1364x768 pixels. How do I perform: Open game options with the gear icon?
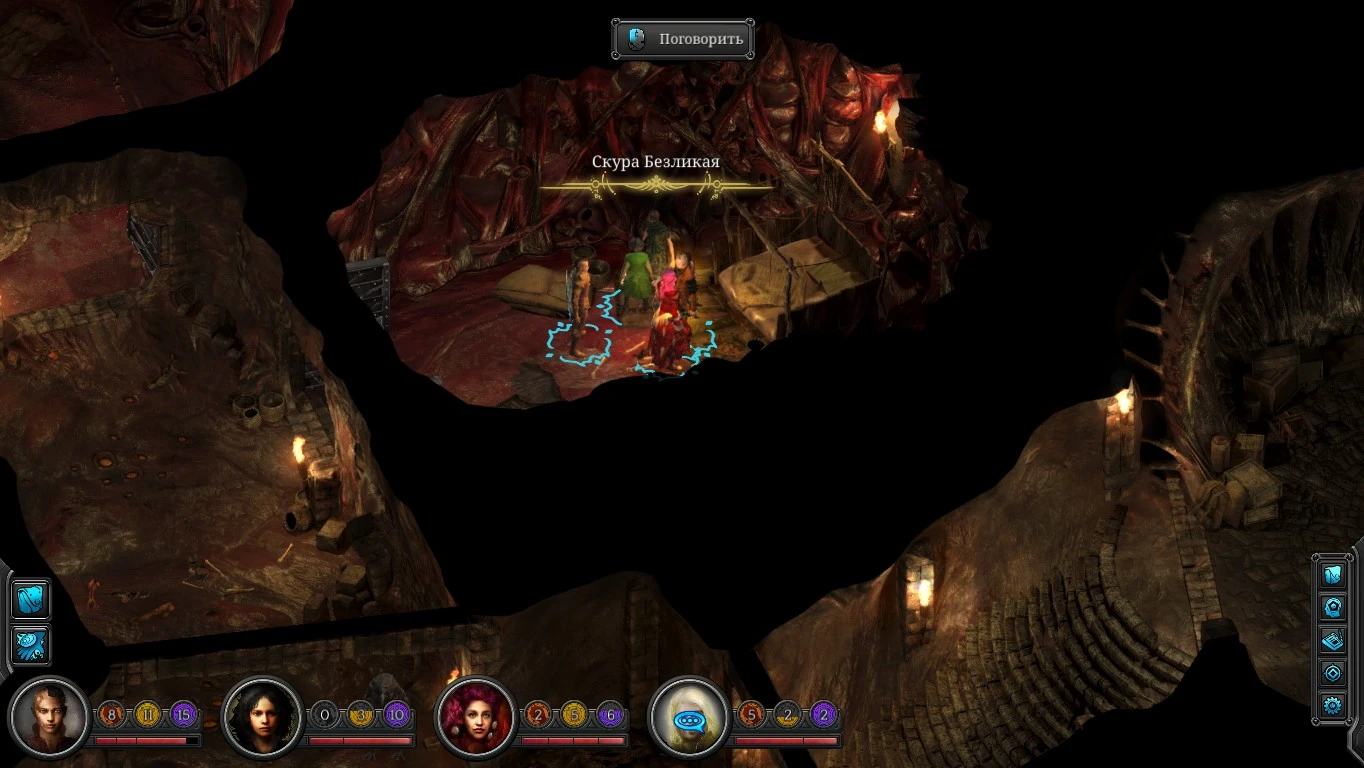click(x=1332, y=703)
